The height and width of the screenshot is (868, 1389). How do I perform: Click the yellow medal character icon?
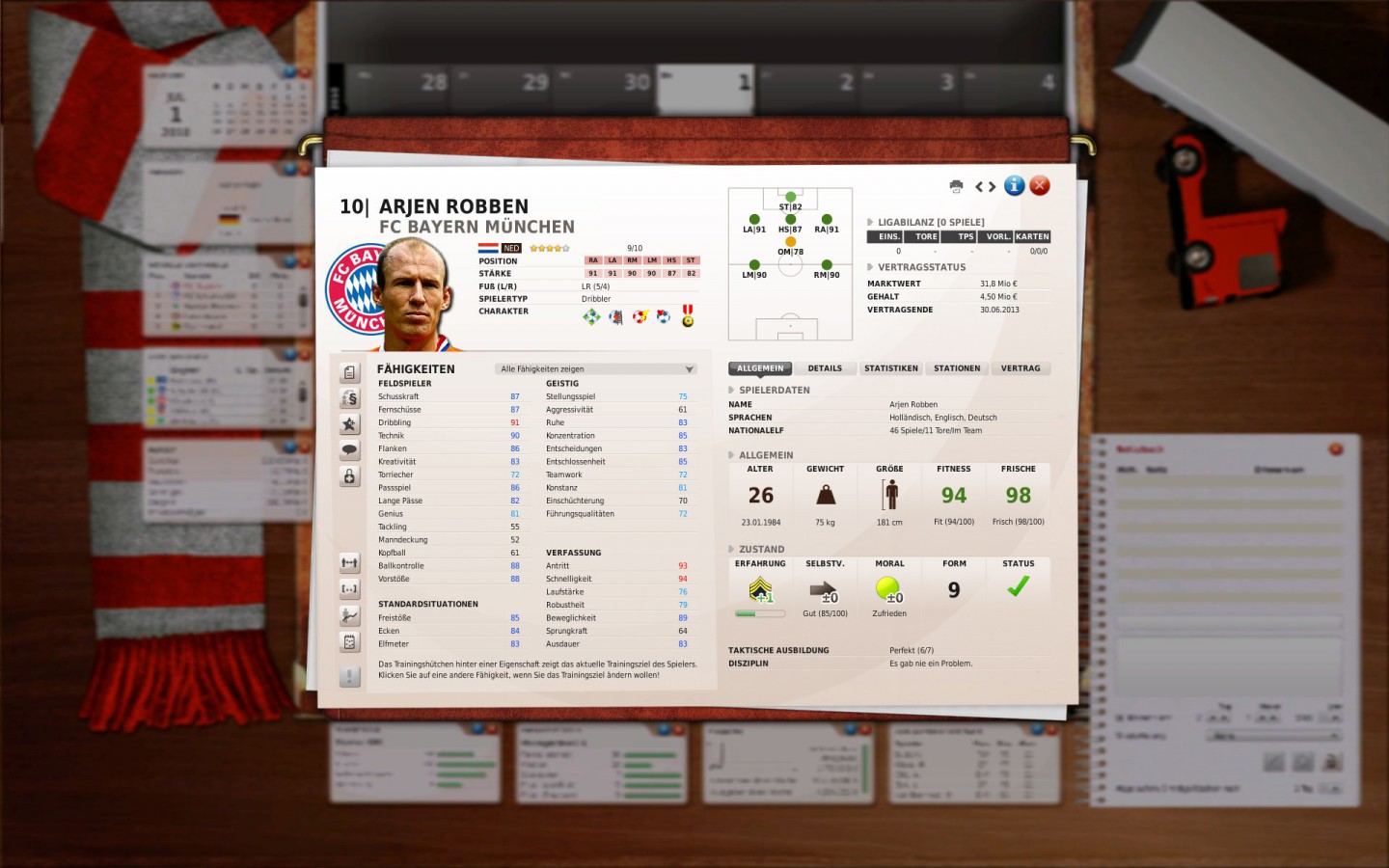point(686,315)
